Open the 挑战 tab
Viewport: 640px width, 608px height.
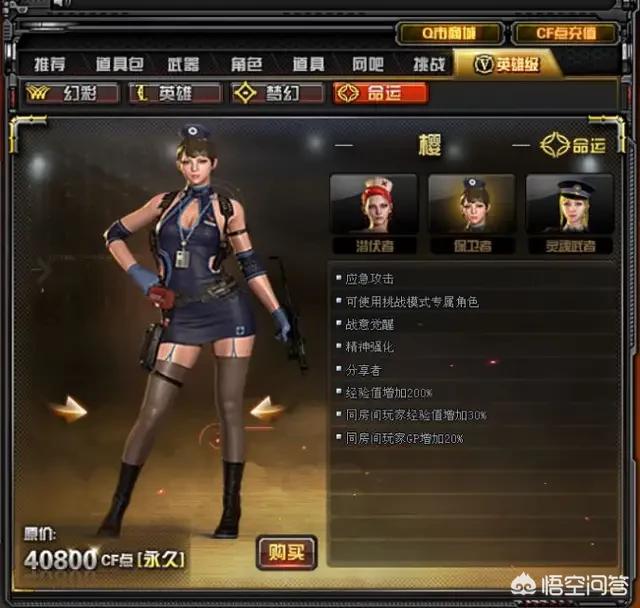(425, 64)
